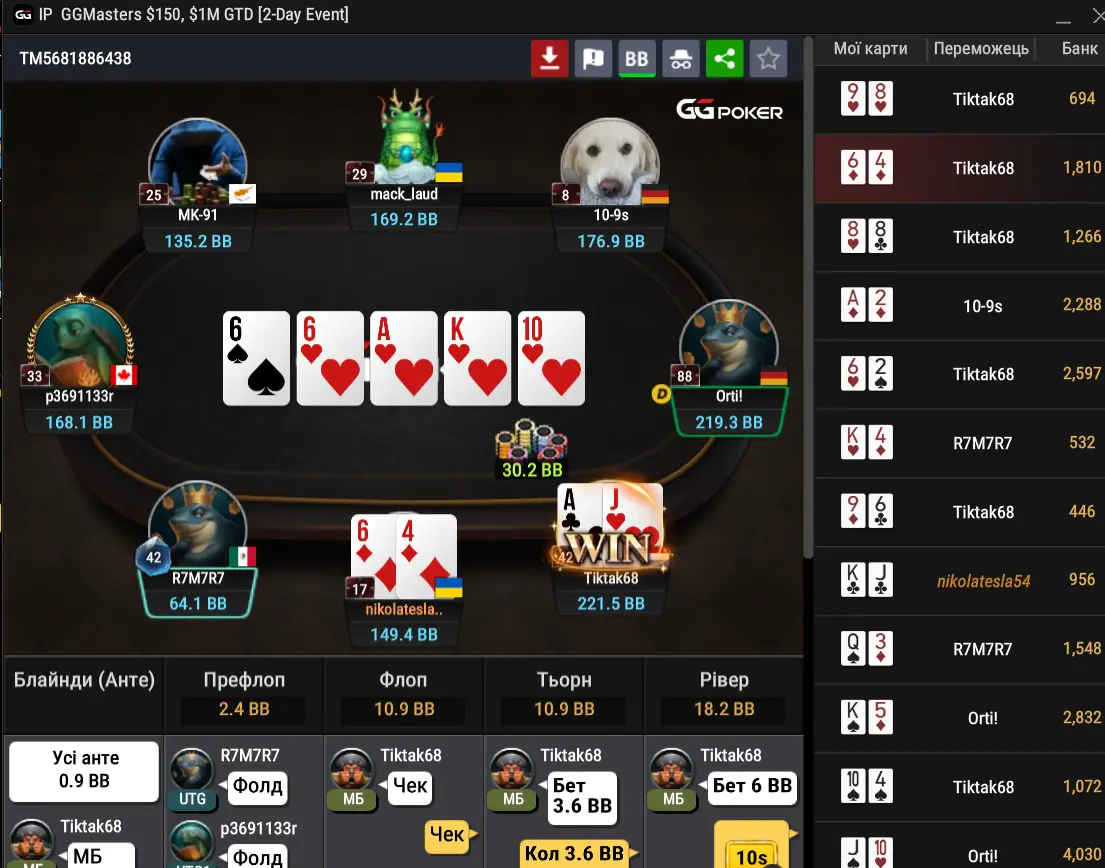Toggle the BB display button
Screen dimensions: 1105x868
tap(637, 59)
